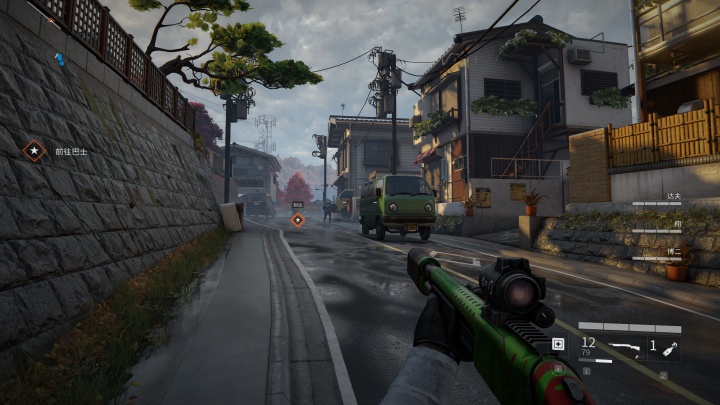Choose the molotov throwable slot
Screen dimensions: 720x405
(664, 346)
